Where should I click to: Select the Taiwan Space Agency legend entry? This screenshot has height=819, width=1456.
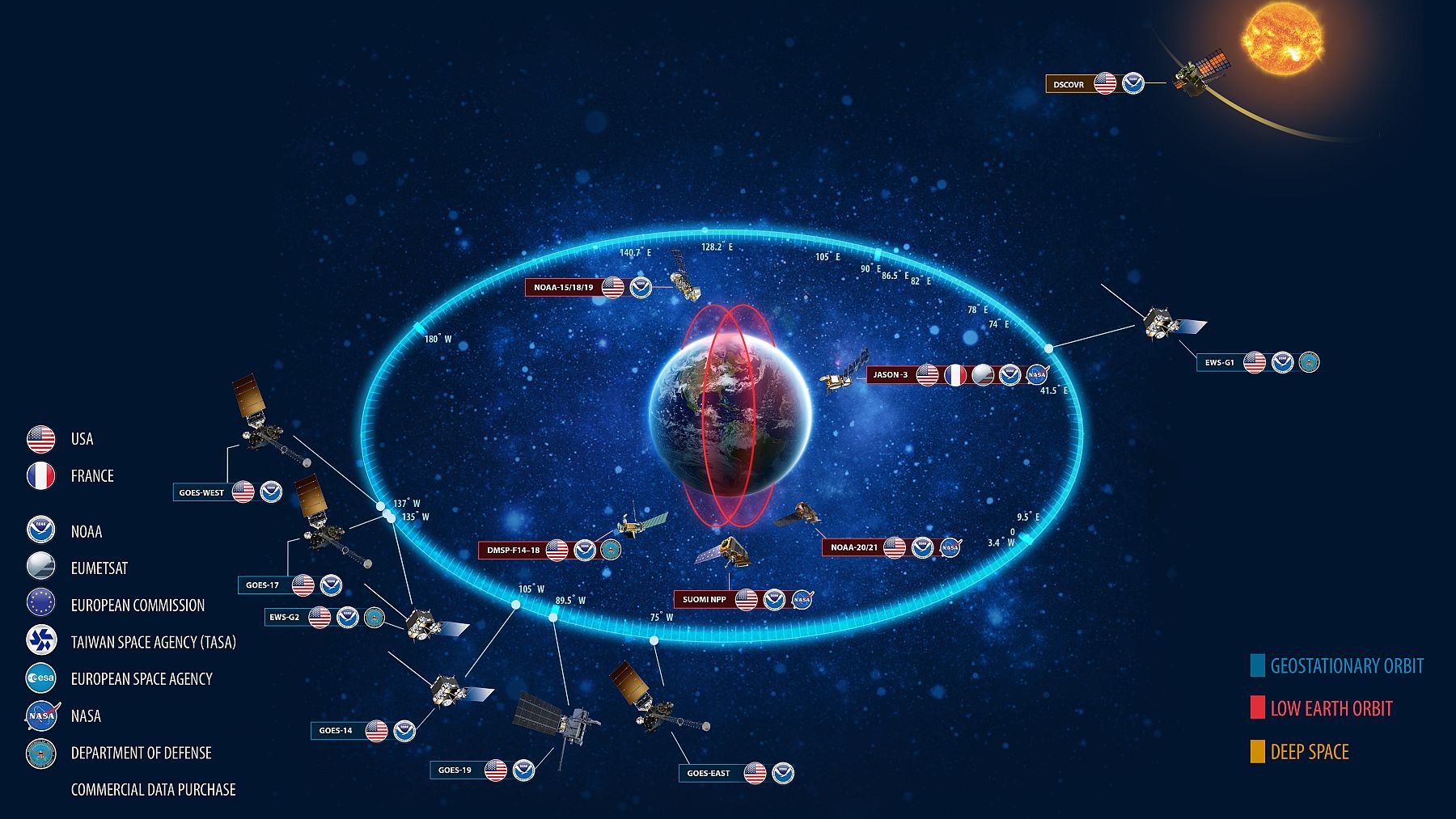click(x=153, y=642)
